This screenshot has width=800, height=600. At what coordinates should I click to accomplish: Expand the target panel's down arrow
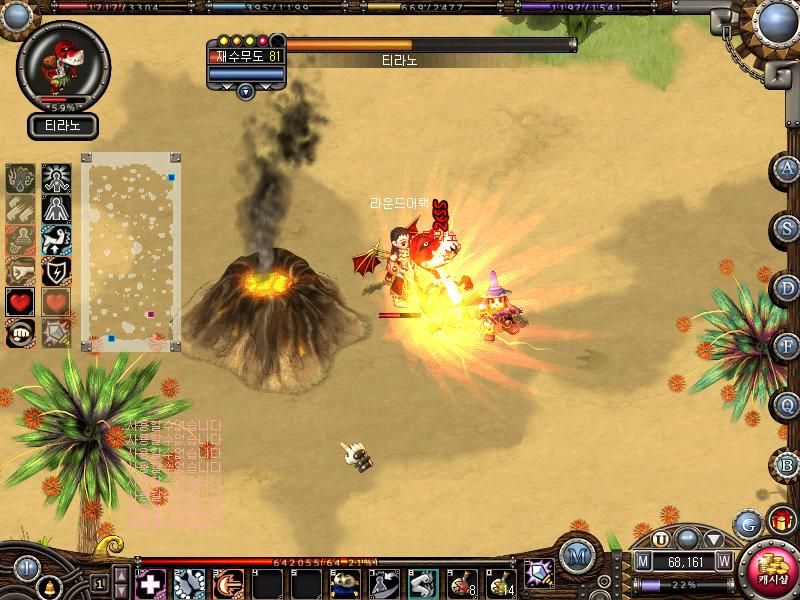[x=246, y=91]
